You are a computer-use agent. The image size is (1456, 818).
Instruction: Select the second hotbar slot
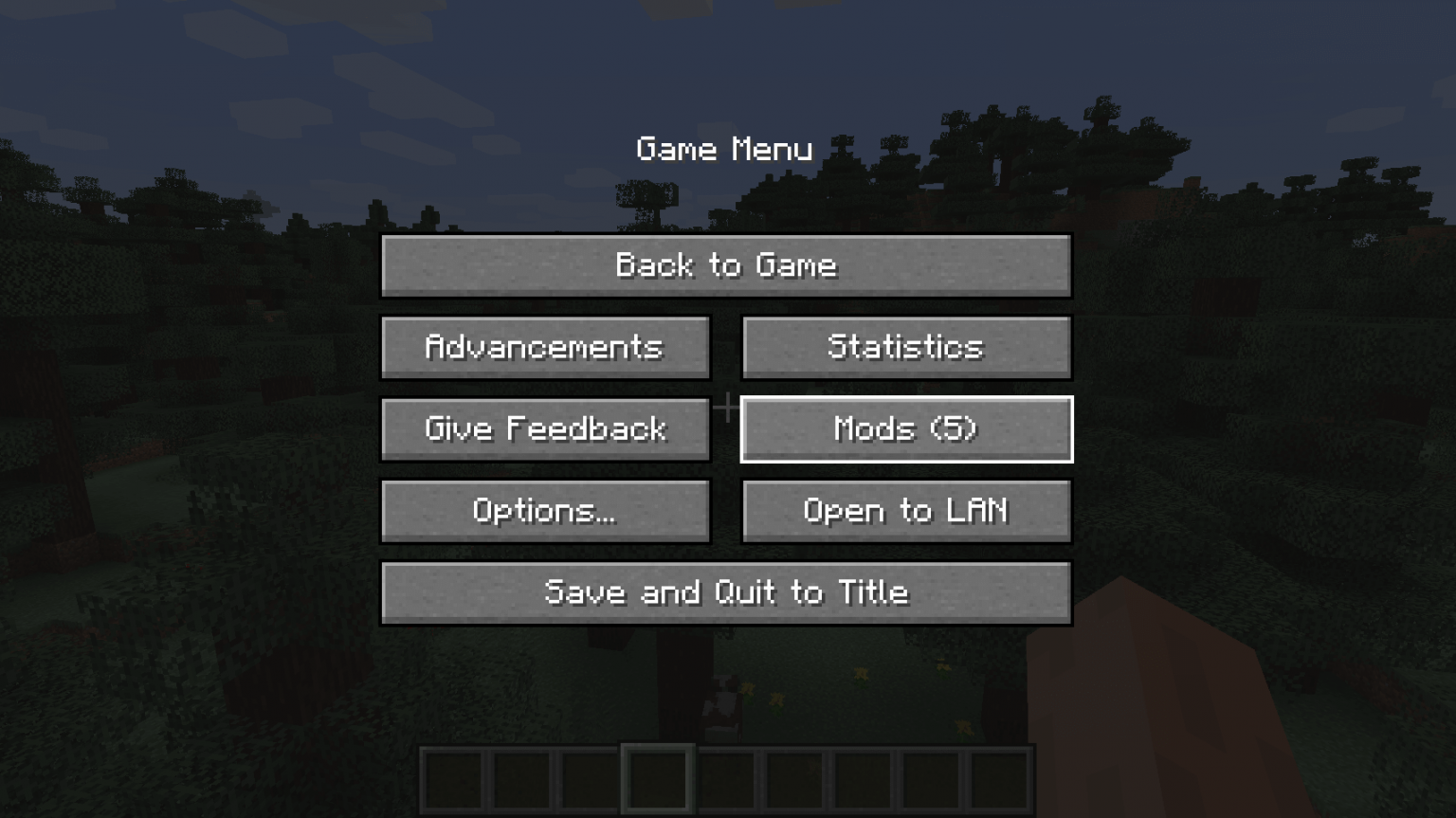[x=522, y=777]
